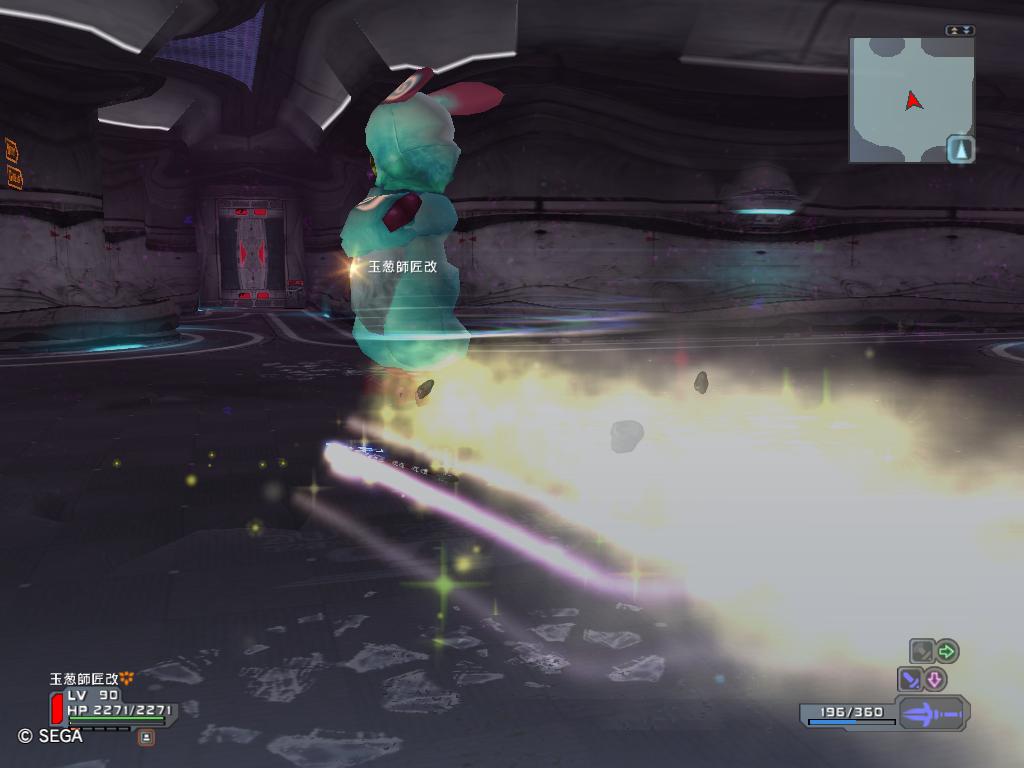The image size is (1024, 768).
Task: Click the small status icon under the HP bar
Action: pyautogui.click(x=146, y=737)
